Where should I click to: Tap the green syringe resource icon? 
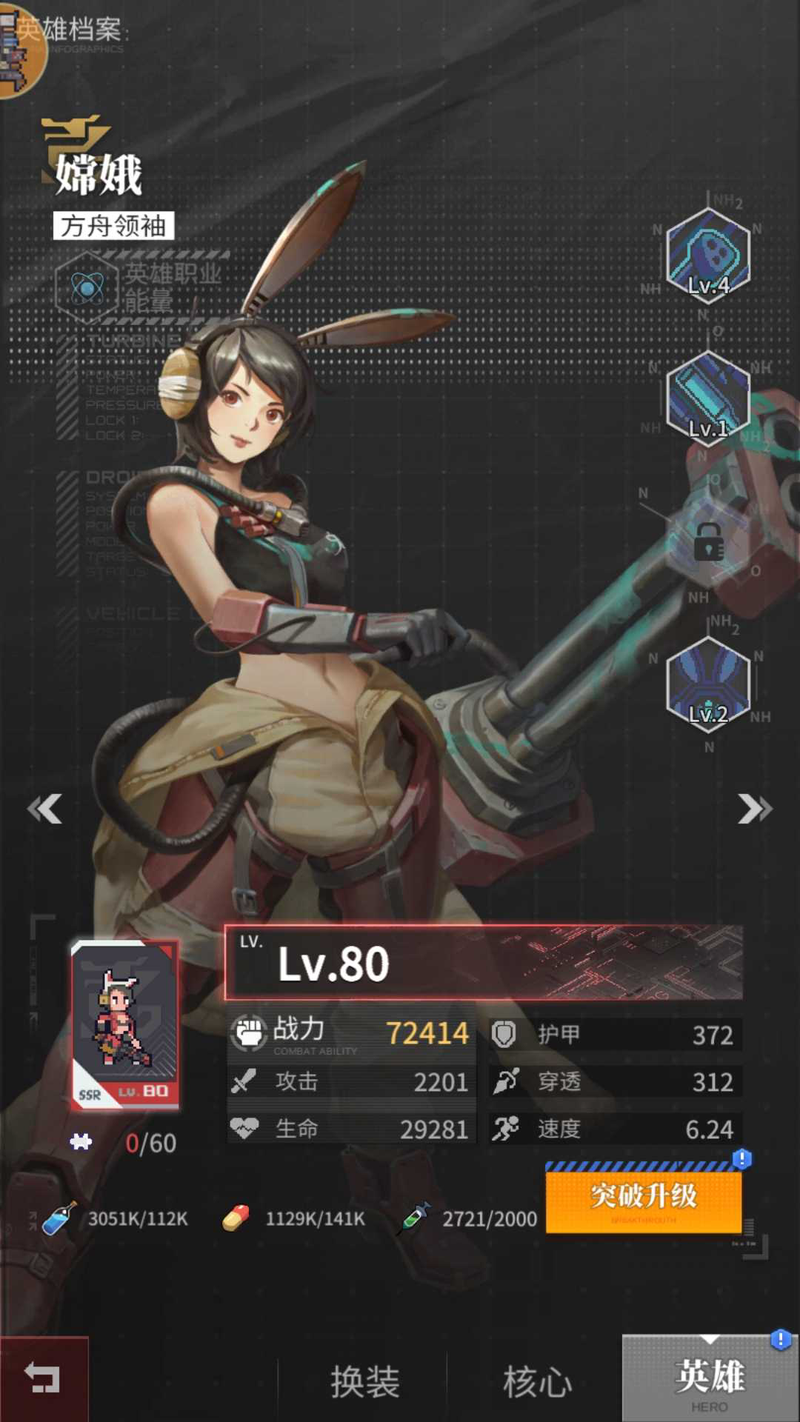pyautogui.click(x=413, y=1219)
